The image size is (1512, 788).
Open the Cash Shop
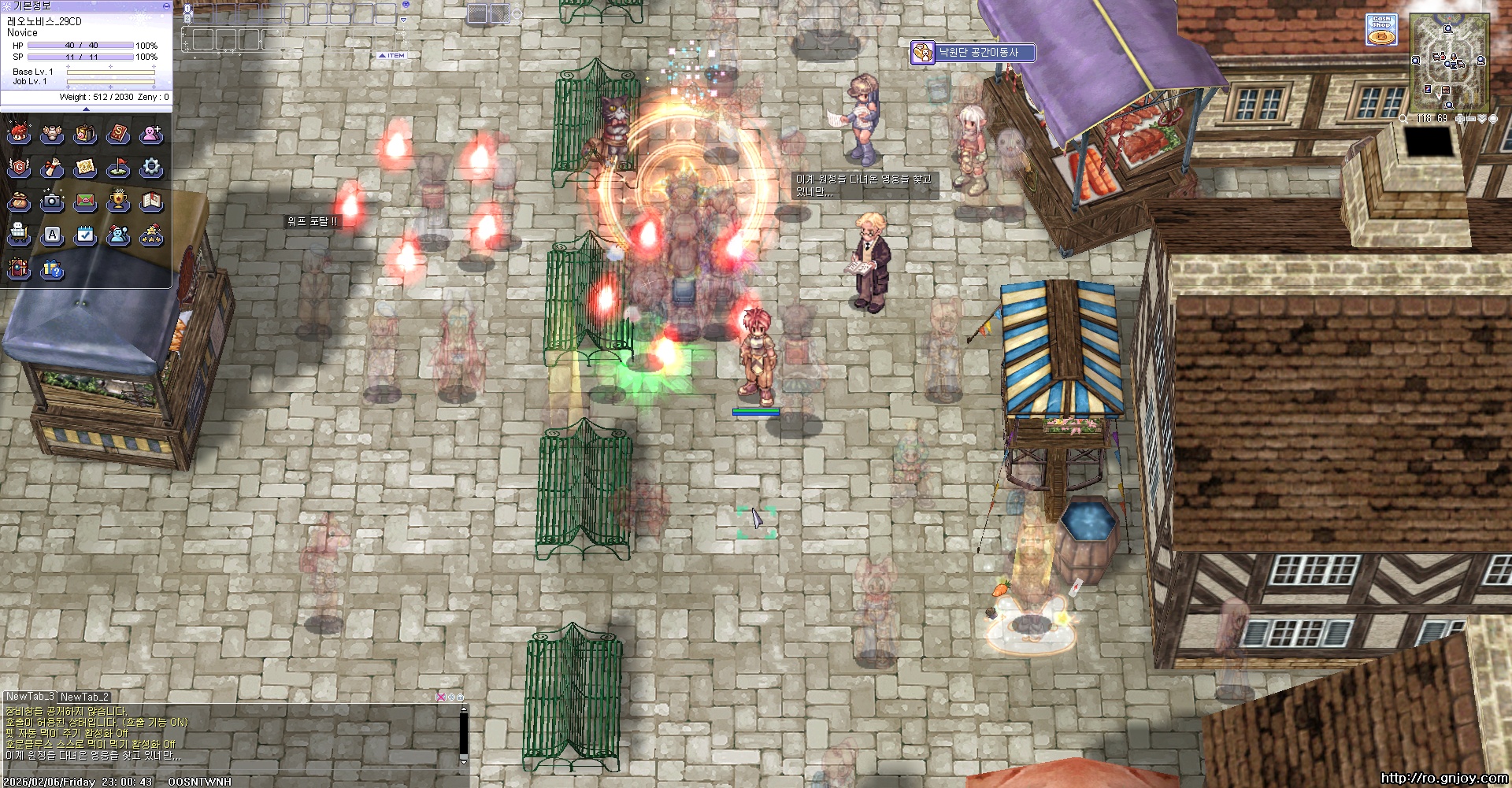pyautogui.click(x=1381, y=30)
